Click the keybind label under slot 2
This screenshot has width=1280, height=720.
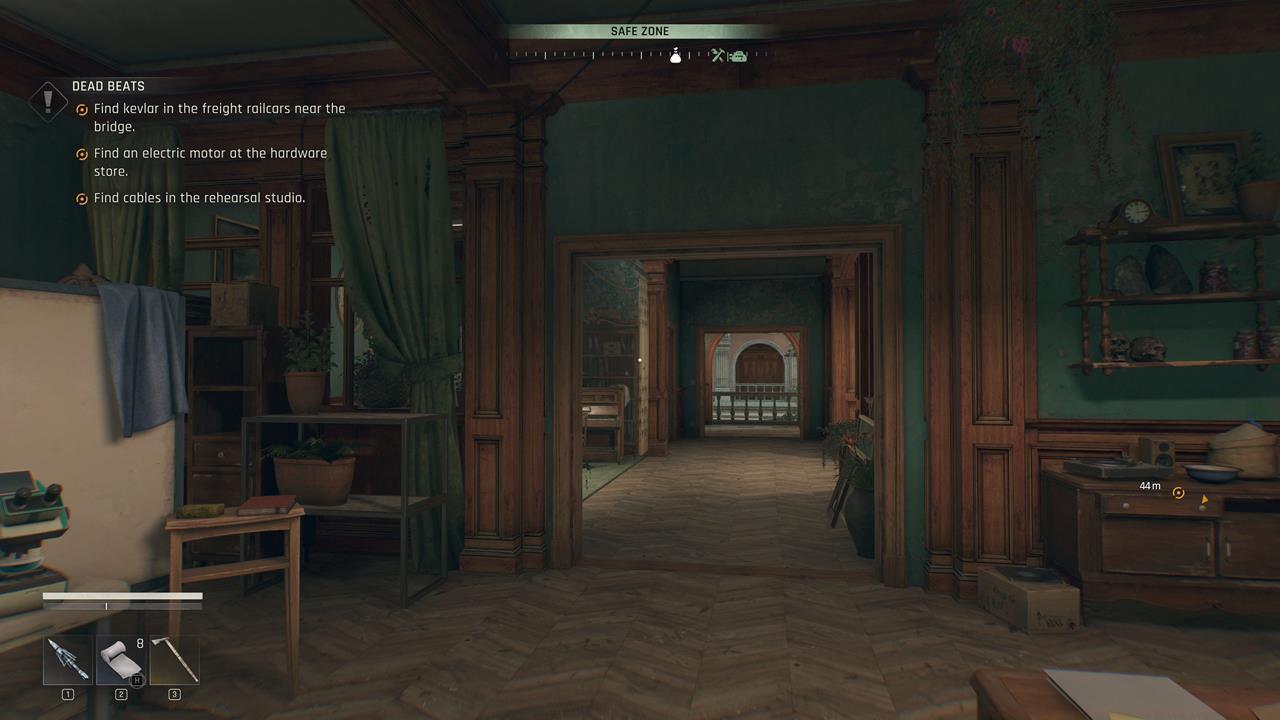click(x=120, y=694)
